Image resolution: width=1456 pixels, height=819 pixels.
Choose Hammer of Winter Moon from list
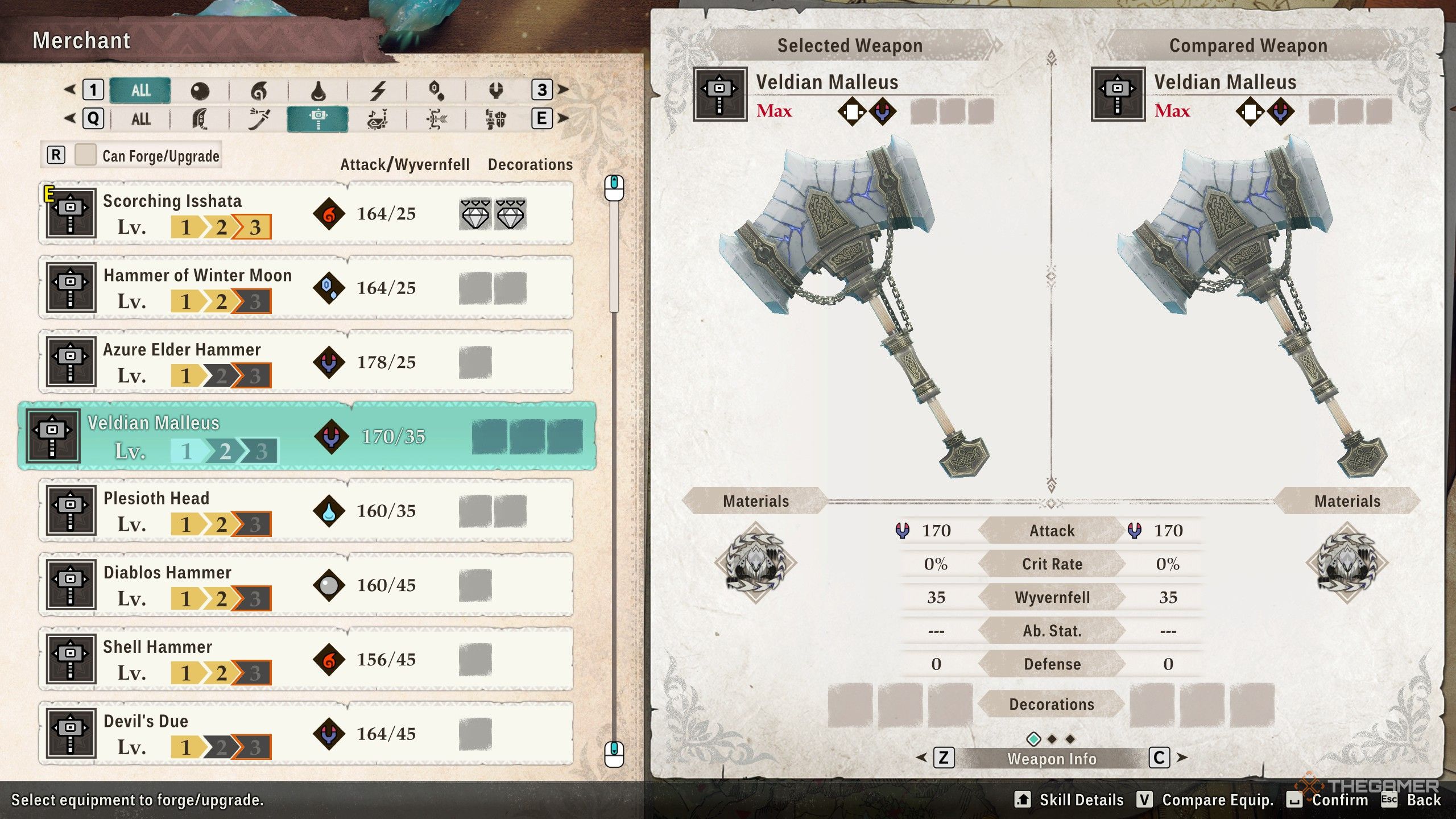(x=306, y=288)
